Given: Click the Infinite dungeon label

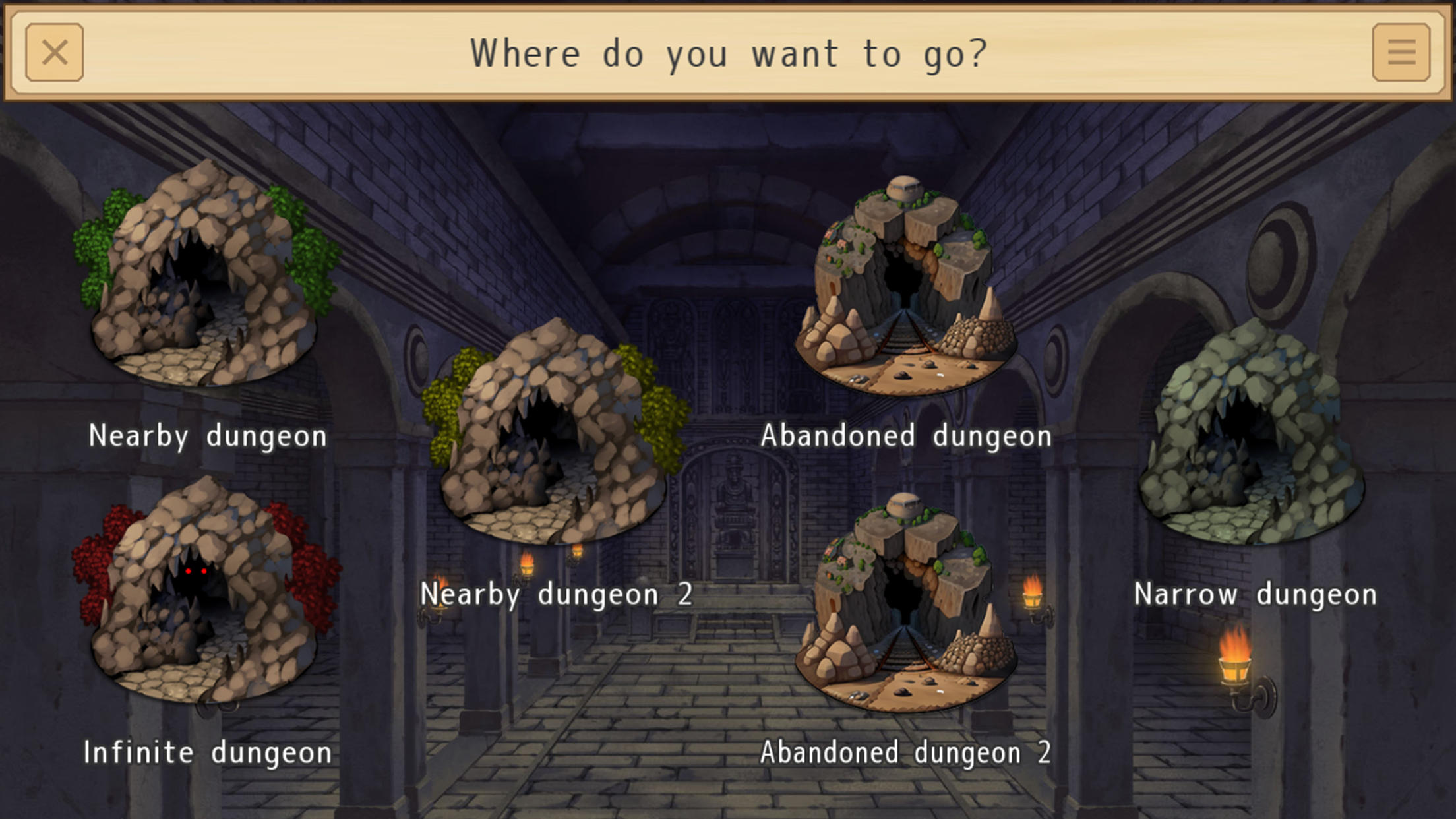Looking at the screenshot, I should tap(208, 751).
